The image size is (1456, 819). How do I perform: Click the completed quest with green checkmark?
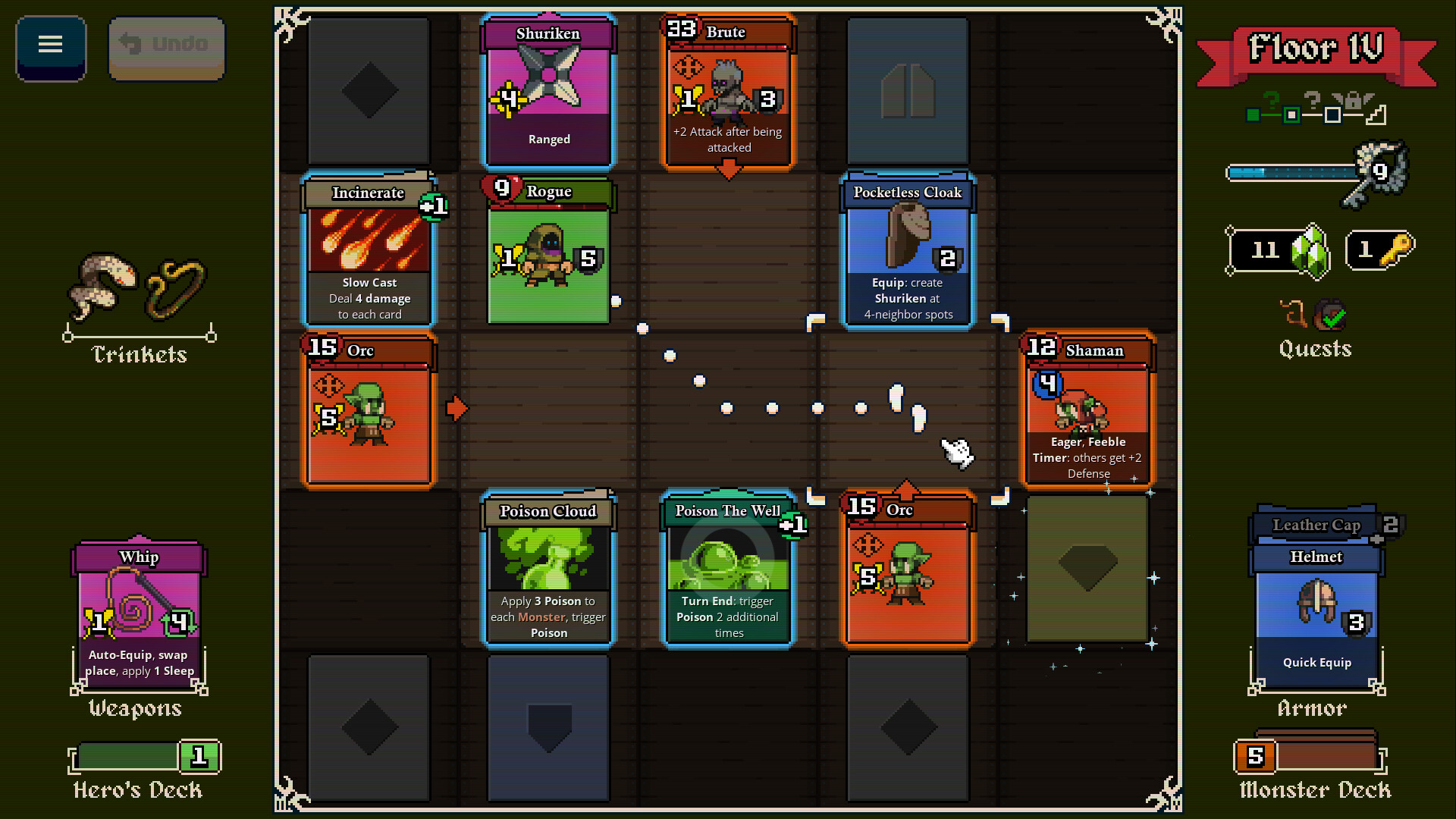1332,312
